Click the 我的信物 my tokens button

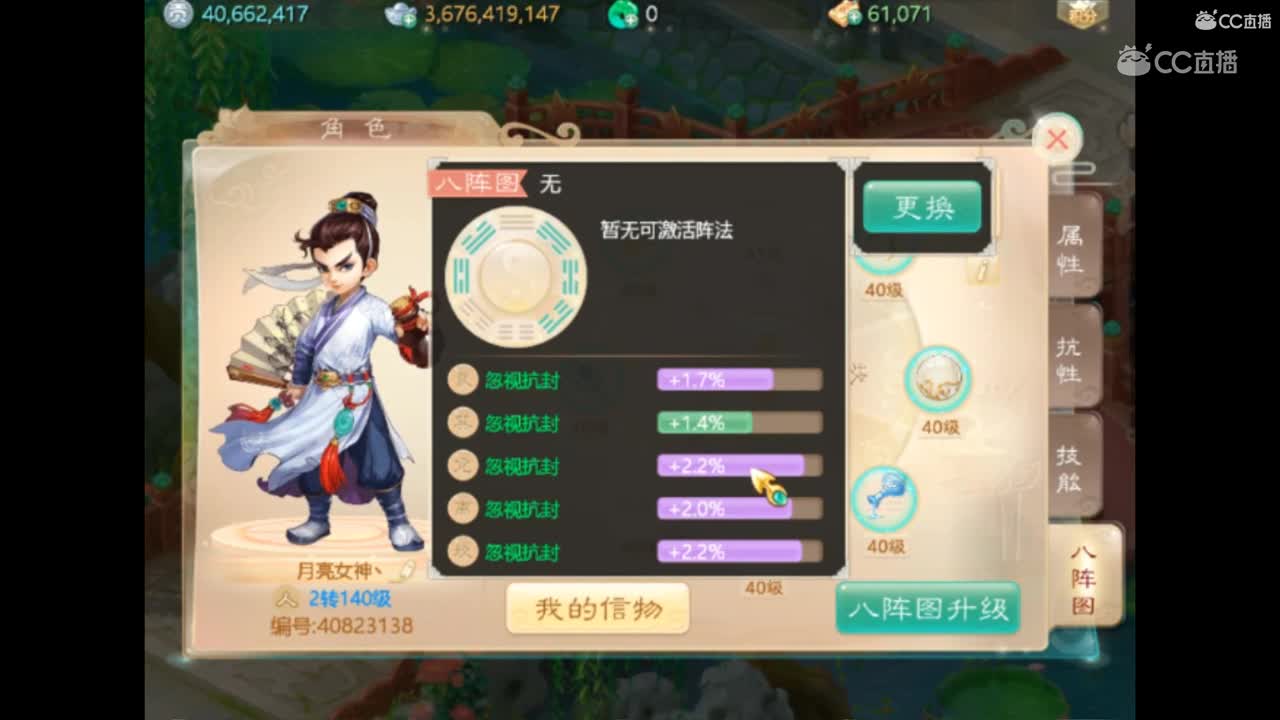tap(597, 606)
